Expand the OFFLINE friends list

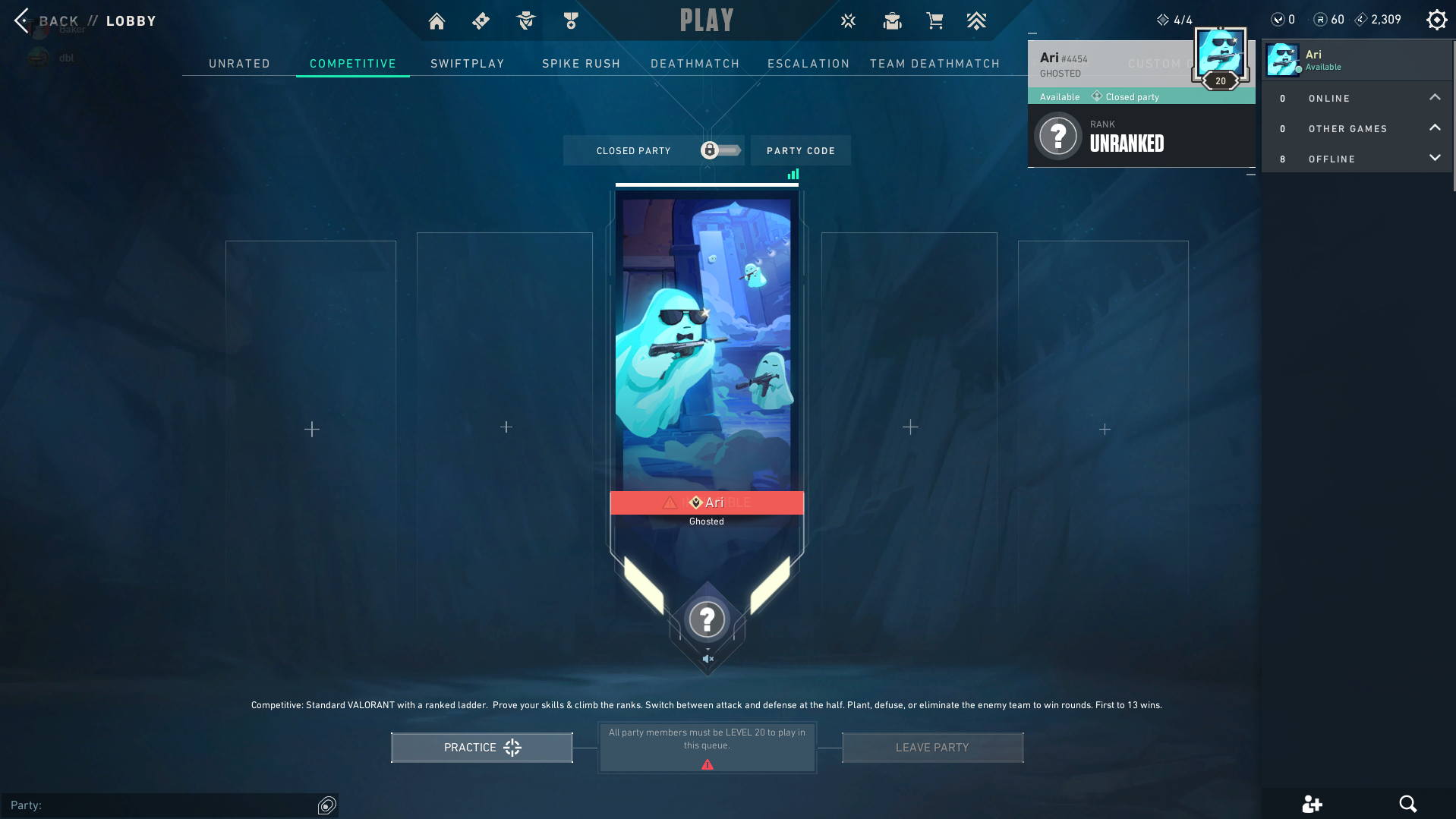pyautogui.click(x=1435, y=158)
